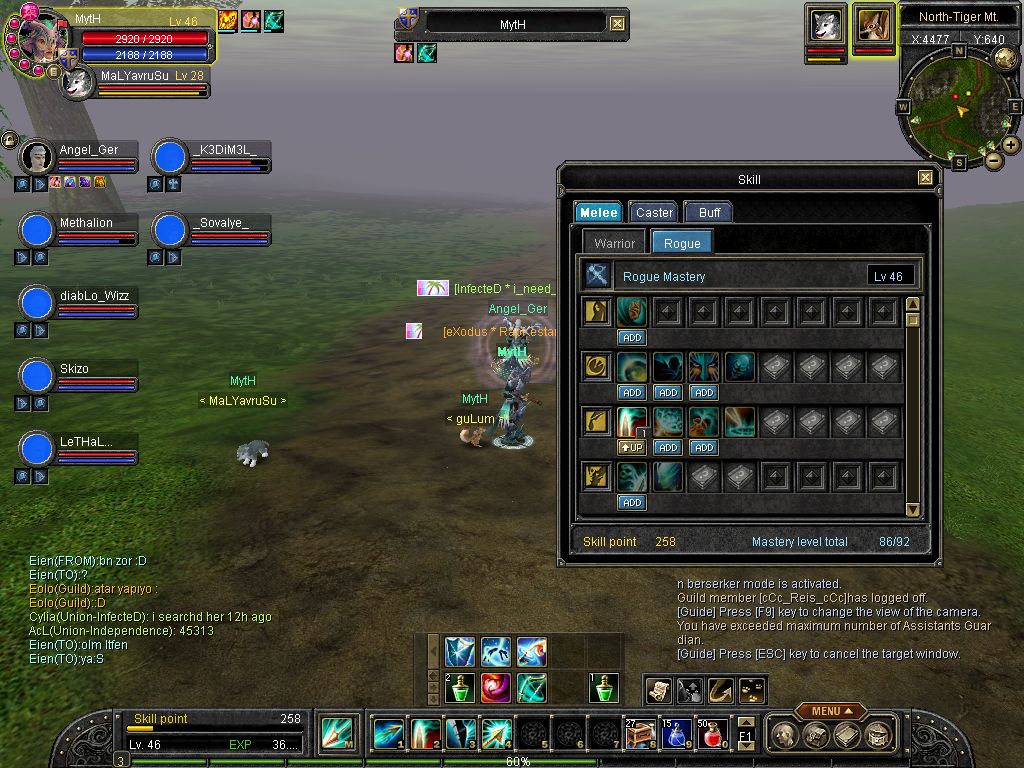Use the blue mana potion in hotbar
This screenshot has width=1024, height=768.
click(x=675, y=735)
